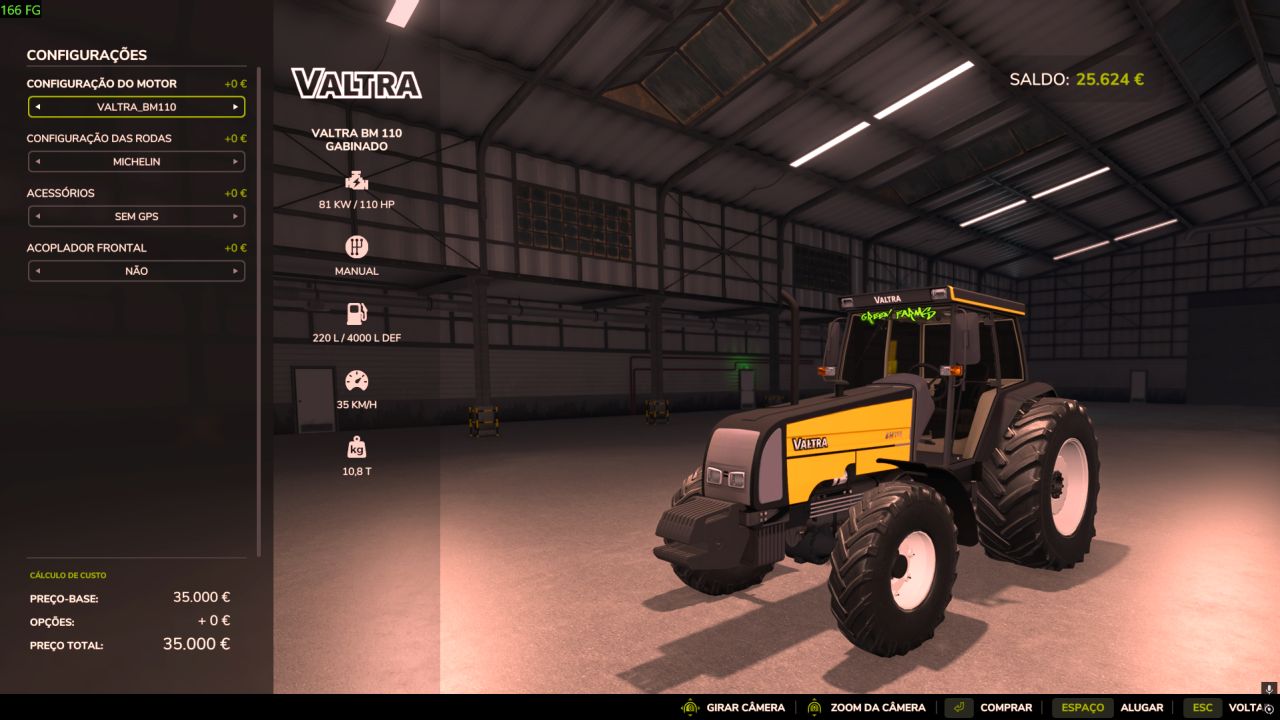
Task: Click the Valtra logo above the vehicle name
Action: pos(356,85)
